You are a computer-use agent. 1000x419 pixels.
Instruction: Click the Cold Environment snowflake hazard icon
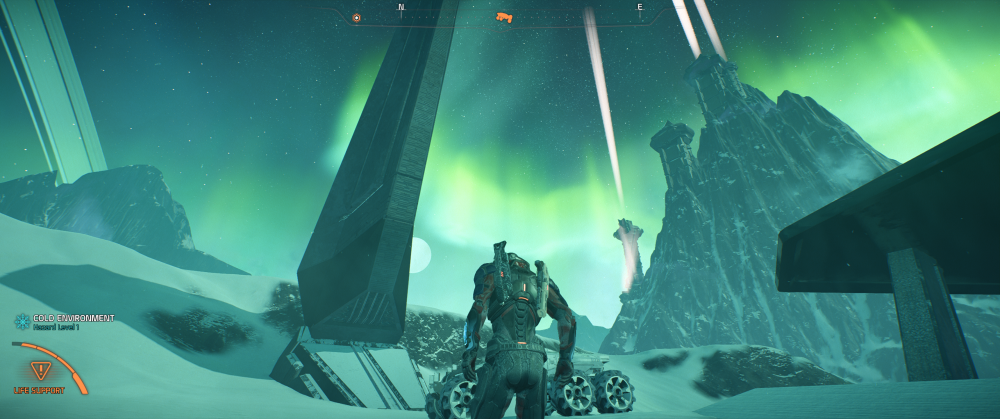(20, 321)
